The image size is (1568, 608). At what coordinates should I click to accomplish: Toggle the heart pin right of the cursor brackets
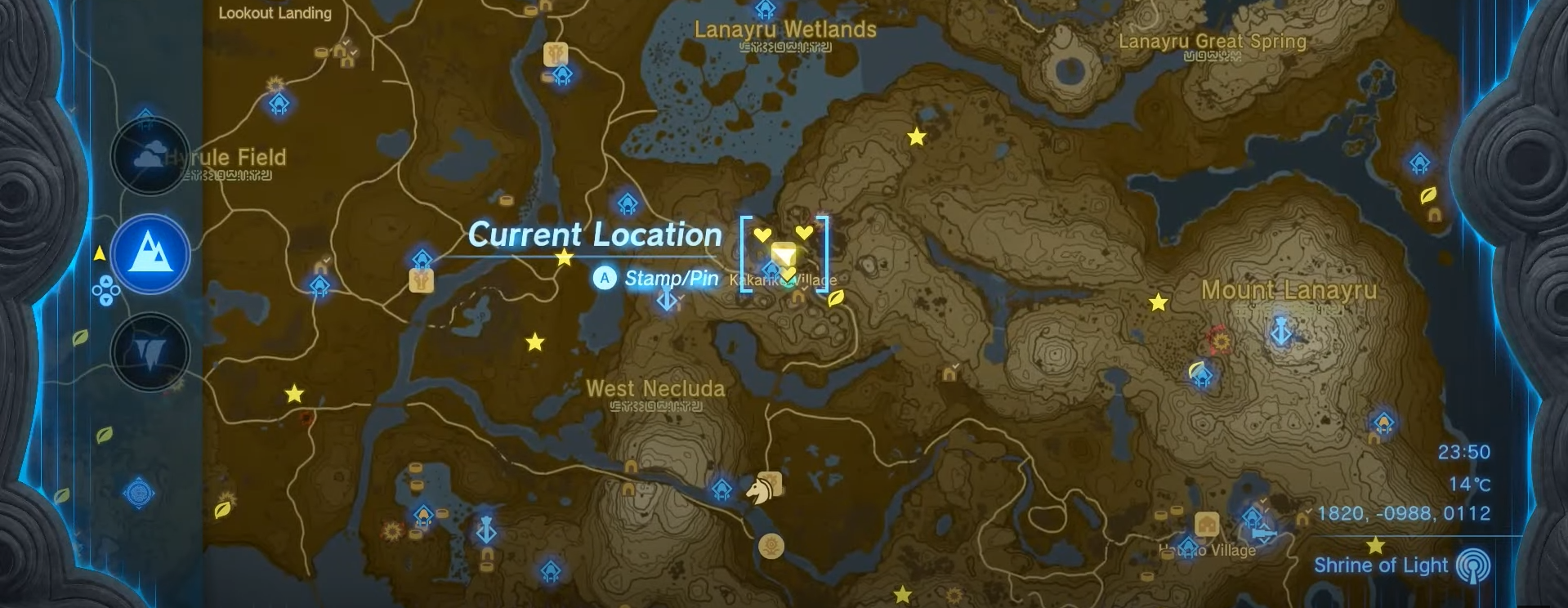click(804, 233)
